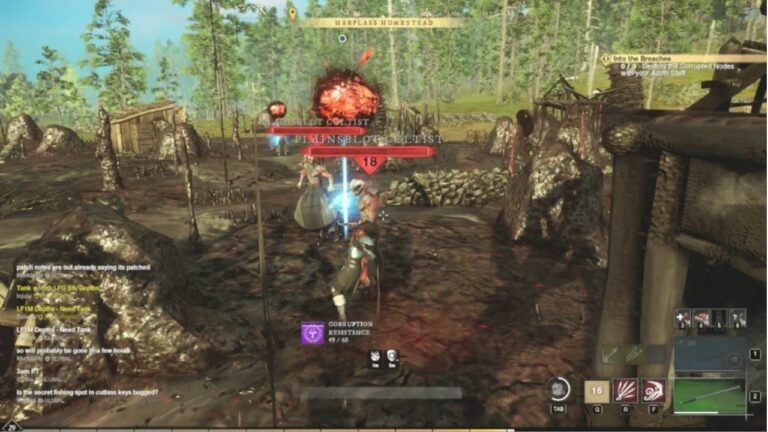Click the level 29 badge
This screenshot has height=432, width=768.
tap(13, 426)
